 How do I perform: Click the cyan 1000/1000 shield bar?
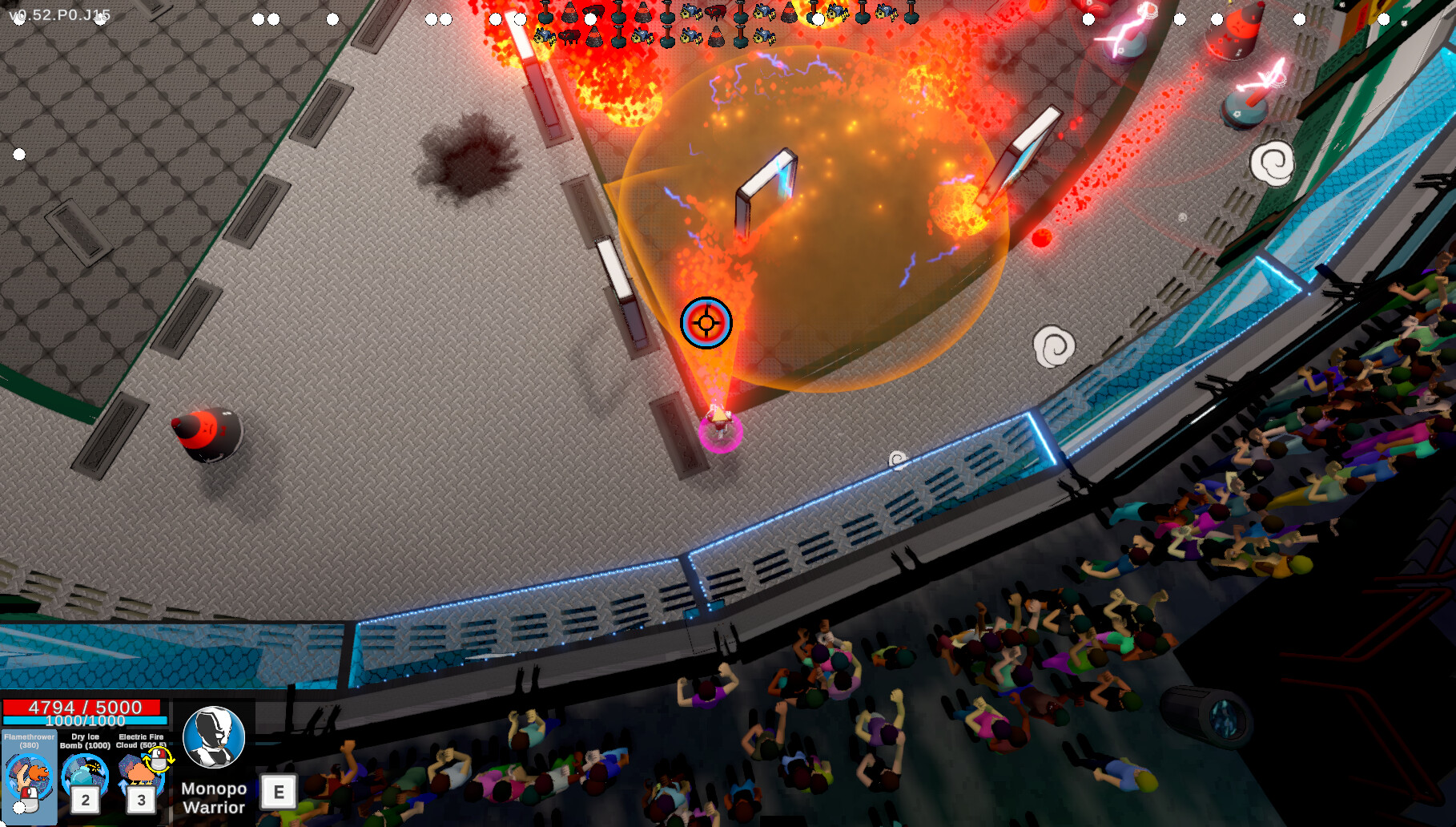pyautogui.click(x=86, y=720)
